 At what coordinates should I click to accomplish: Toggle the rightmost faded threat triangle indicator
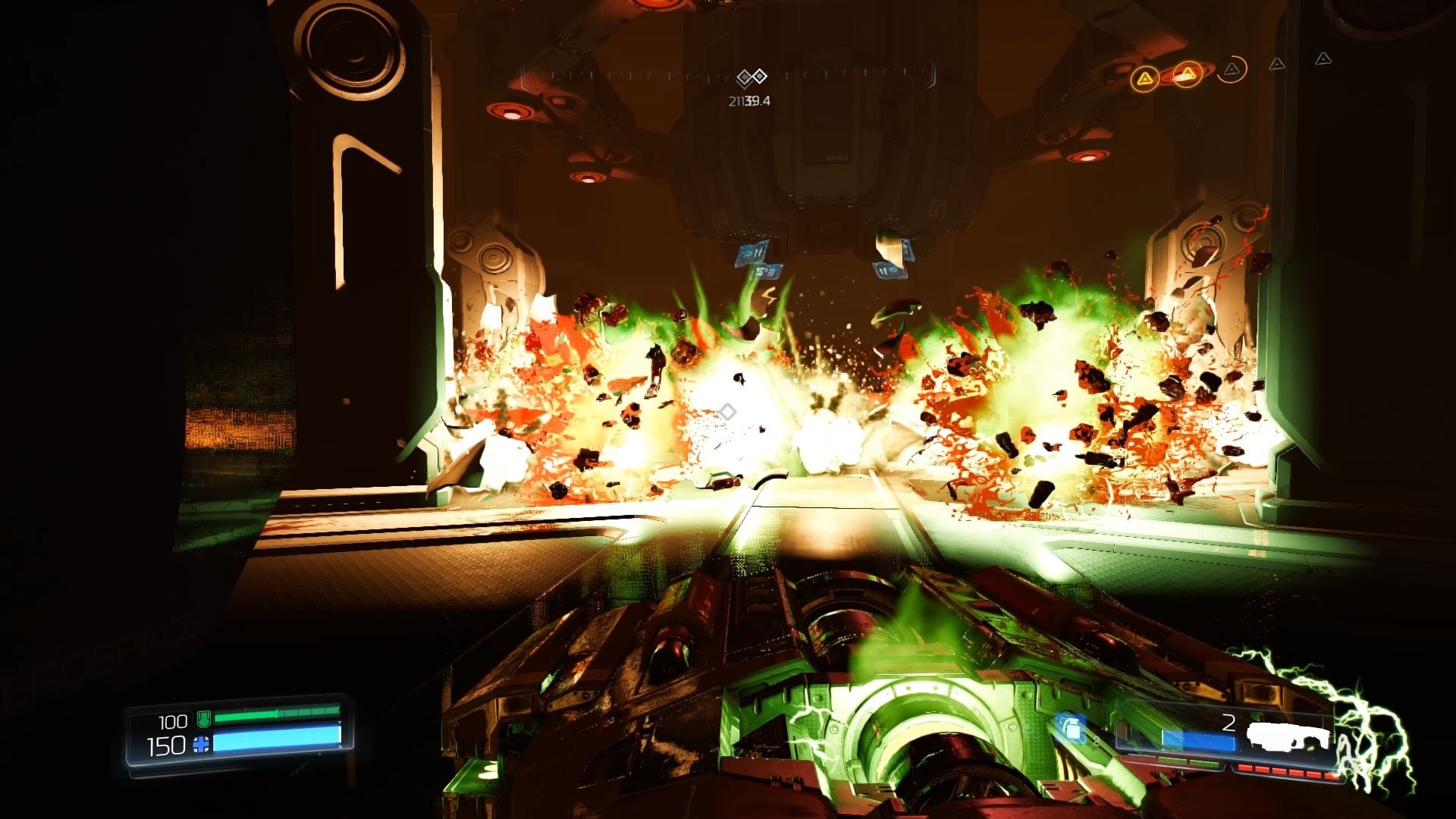[x=1323, y=59]
